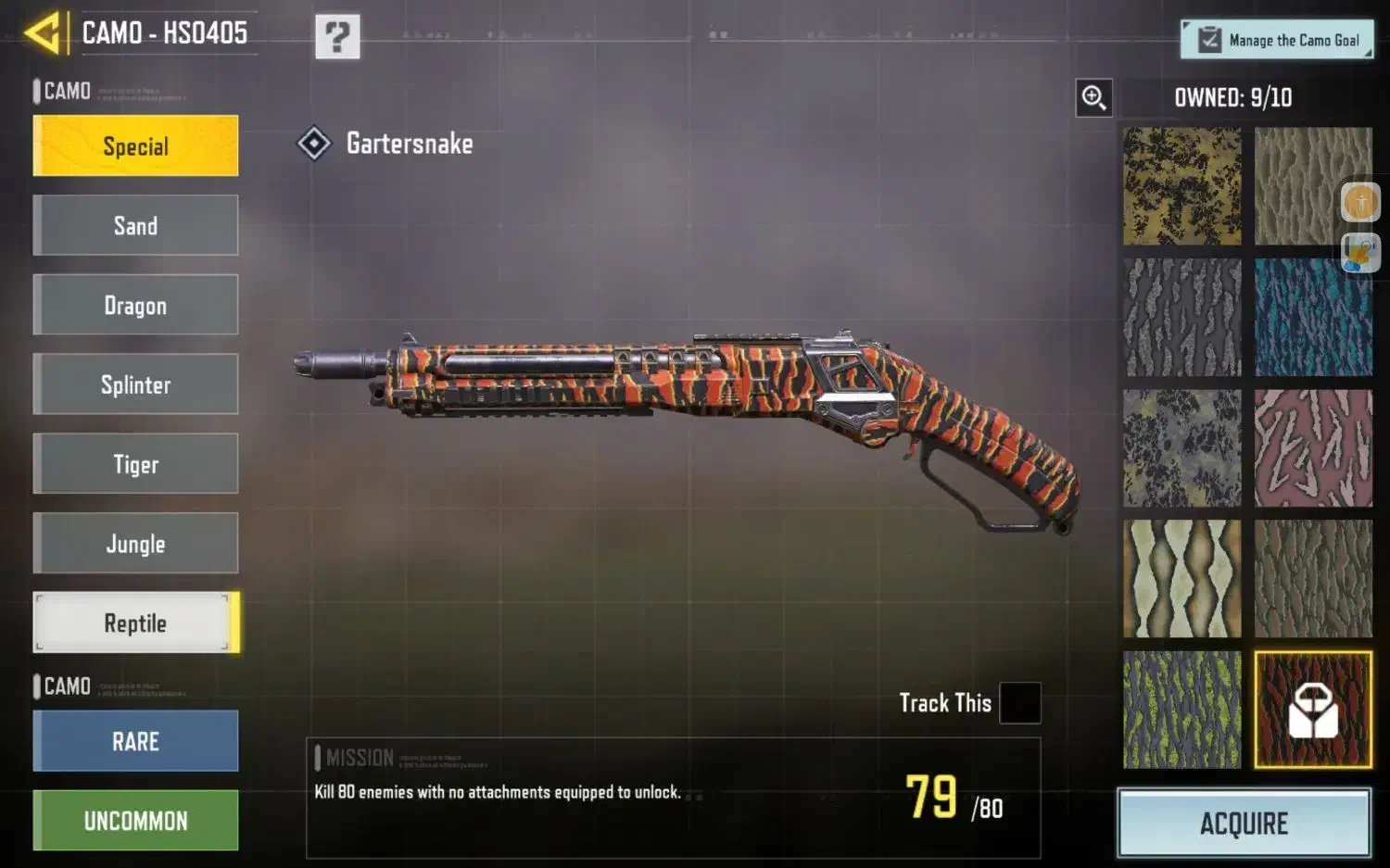Pick the blue teal camo swatch
Image resolution: width=1390 pixels, height=868 pixels.
(1312, 317)
